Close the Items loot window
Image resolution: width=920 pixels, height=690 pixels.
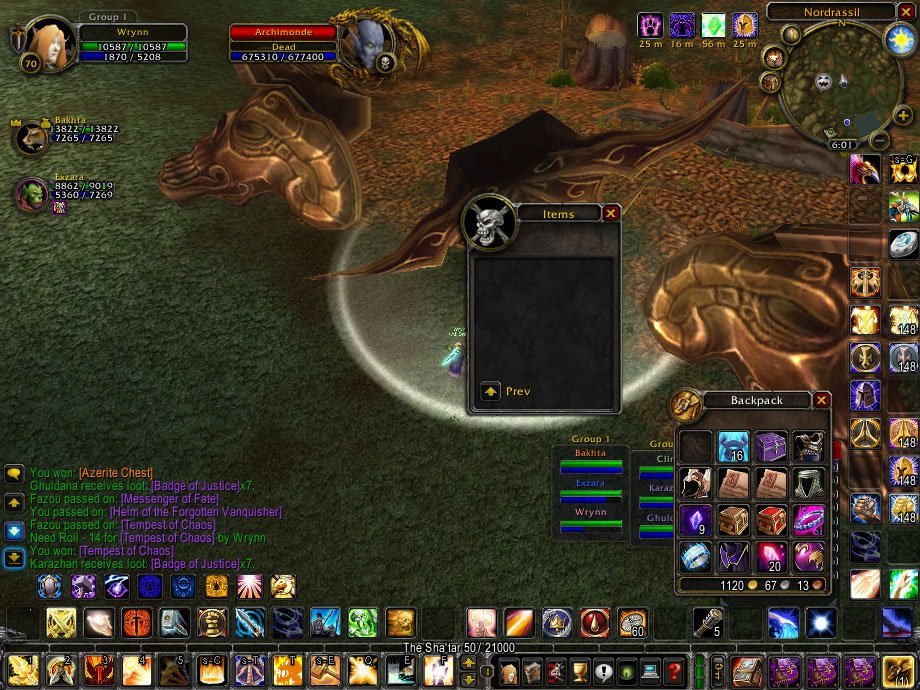[x=611, y=213]
